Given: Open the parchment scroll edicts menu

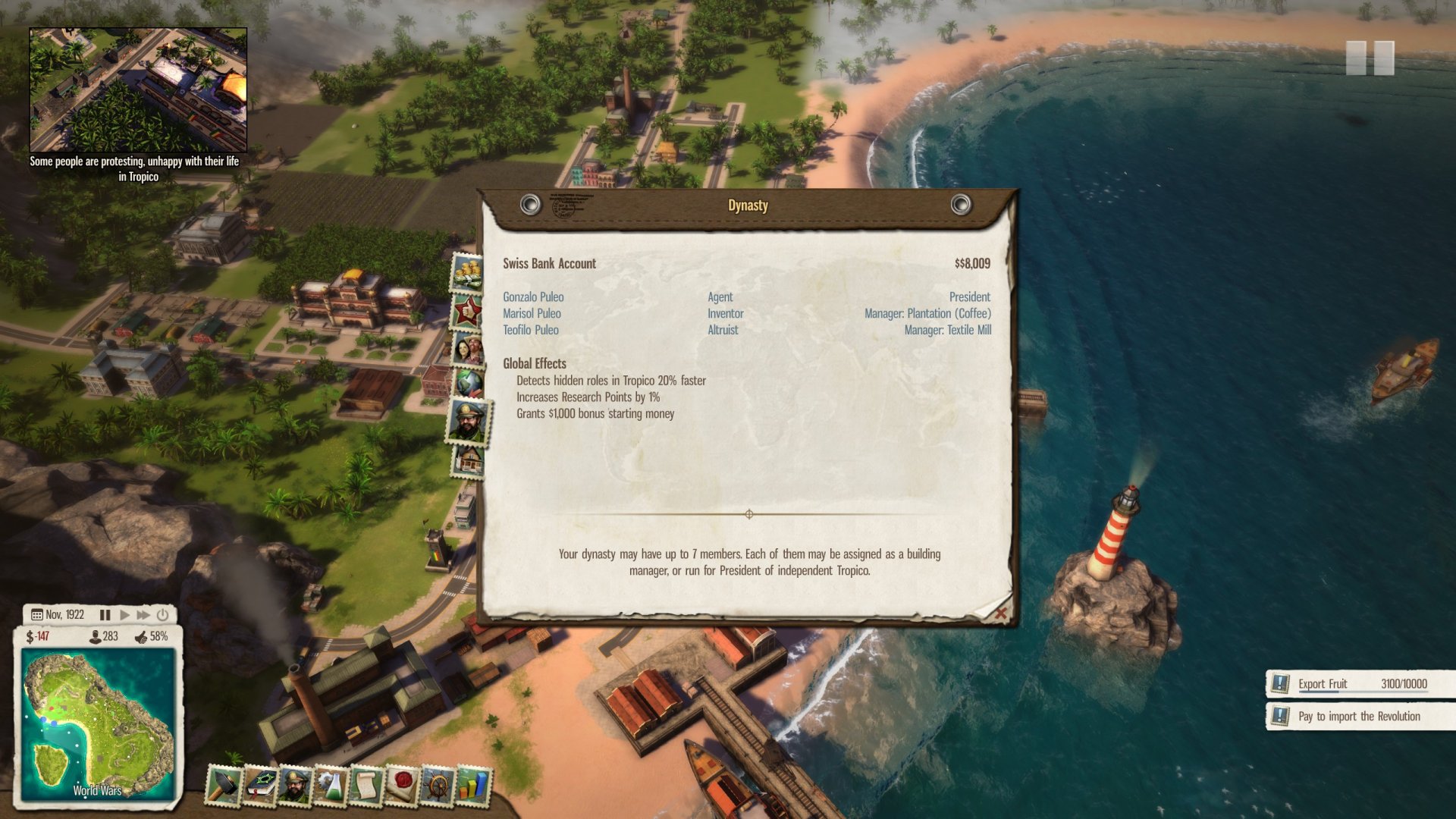Looking at the screenshot, I should [366, 786].
